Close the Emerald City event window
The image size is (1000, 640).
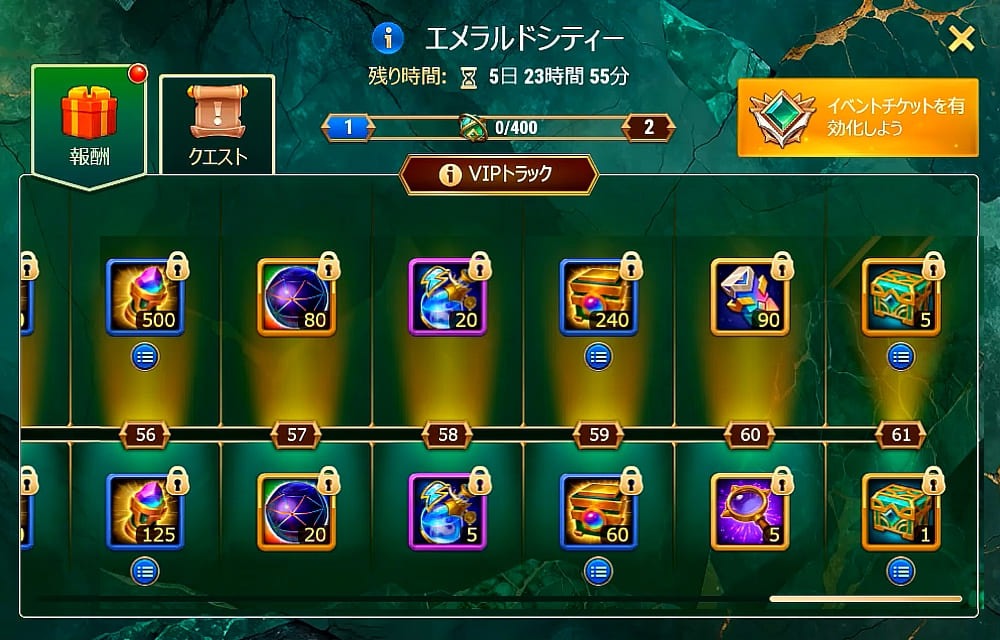961,40
